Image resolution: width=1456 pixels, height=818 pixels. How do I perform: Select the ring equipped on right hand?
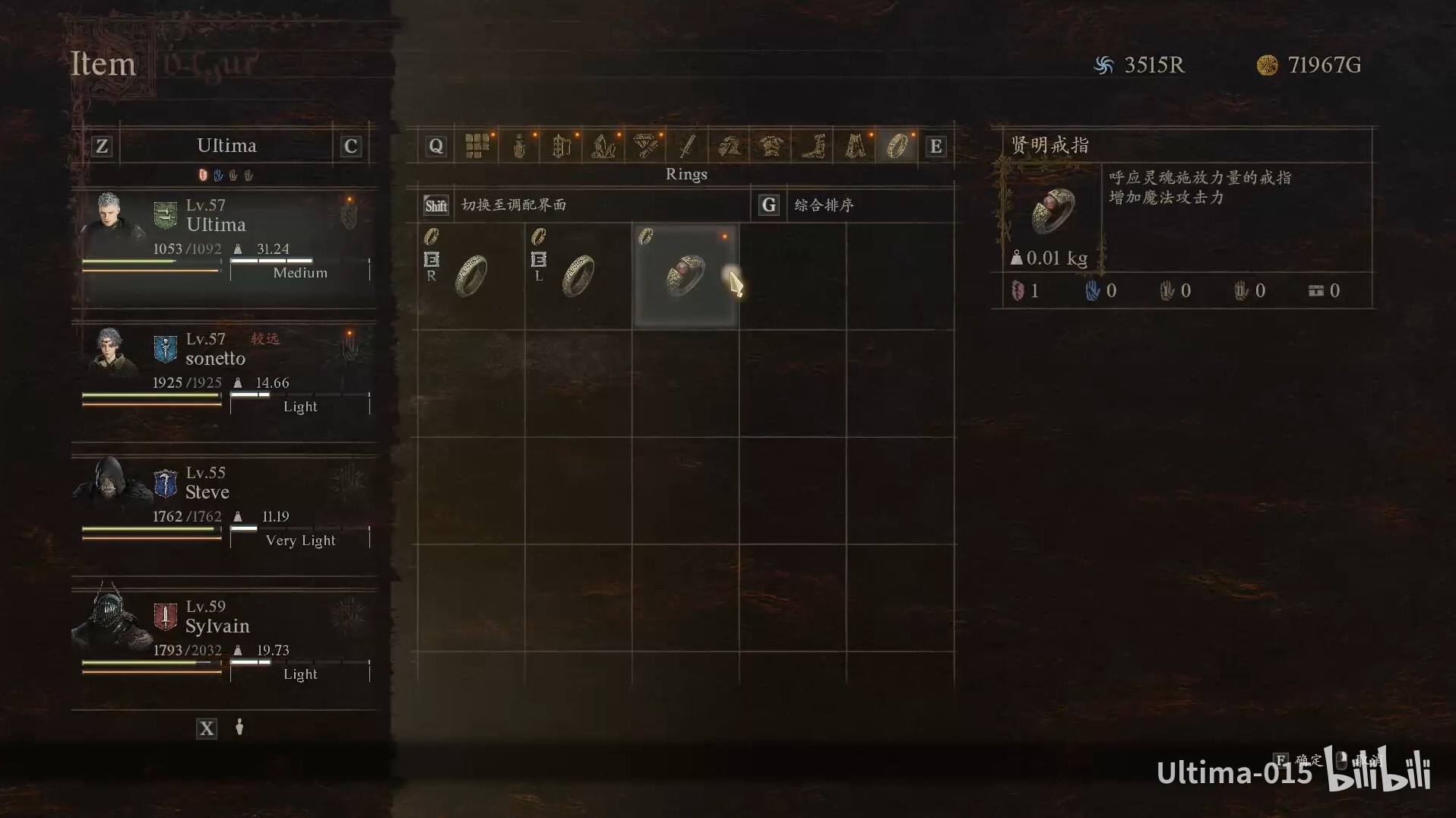tap(471, 275)
